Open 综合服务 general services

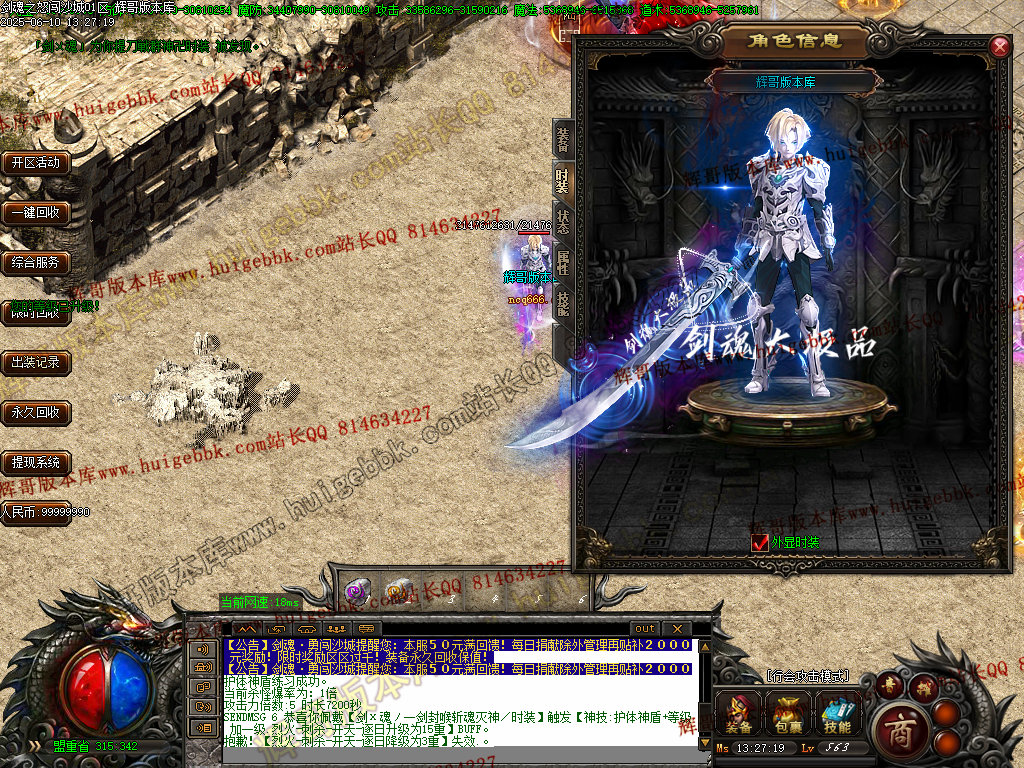tap(36, 263)
